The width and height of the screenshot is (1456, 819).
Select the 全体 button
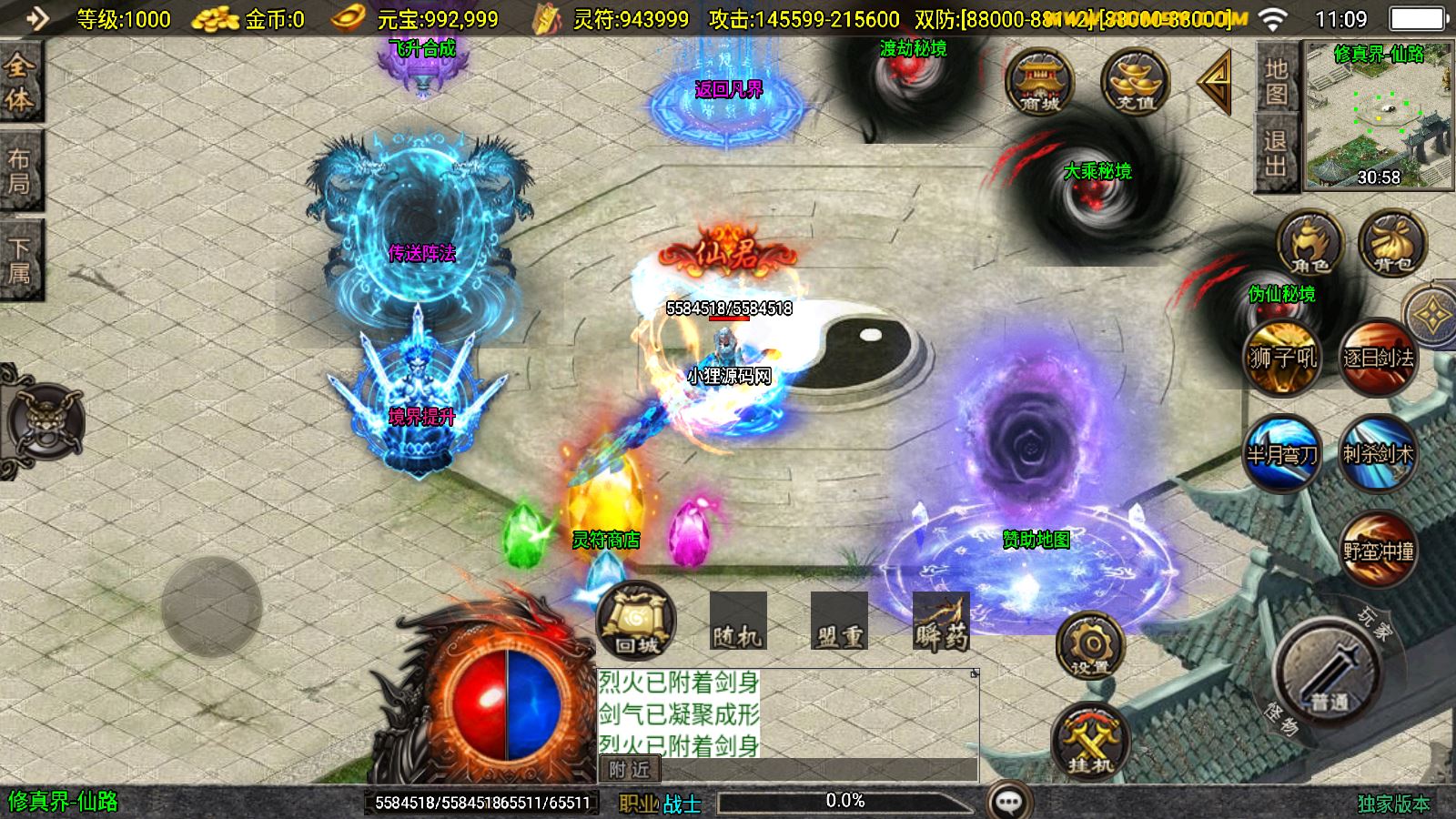(x=19, y=82)
